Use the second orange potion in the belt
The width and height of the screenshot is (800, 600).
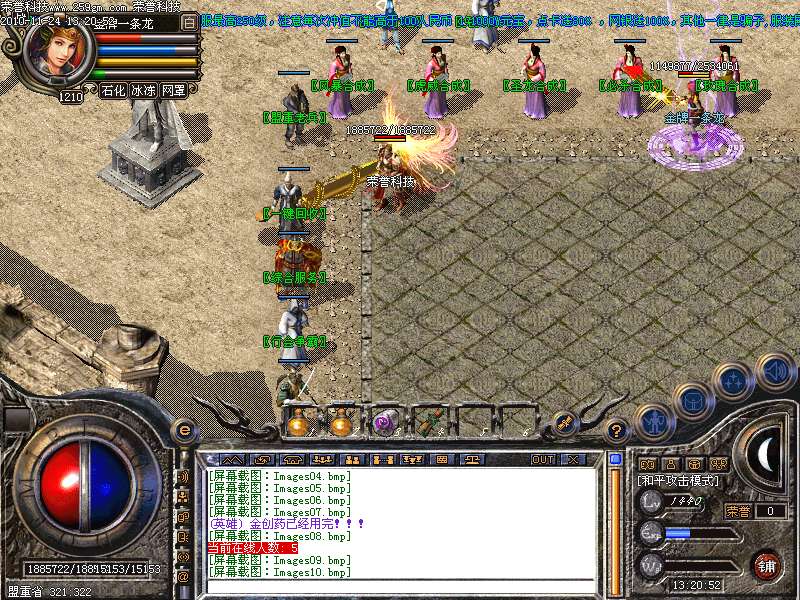pos(341,424)
